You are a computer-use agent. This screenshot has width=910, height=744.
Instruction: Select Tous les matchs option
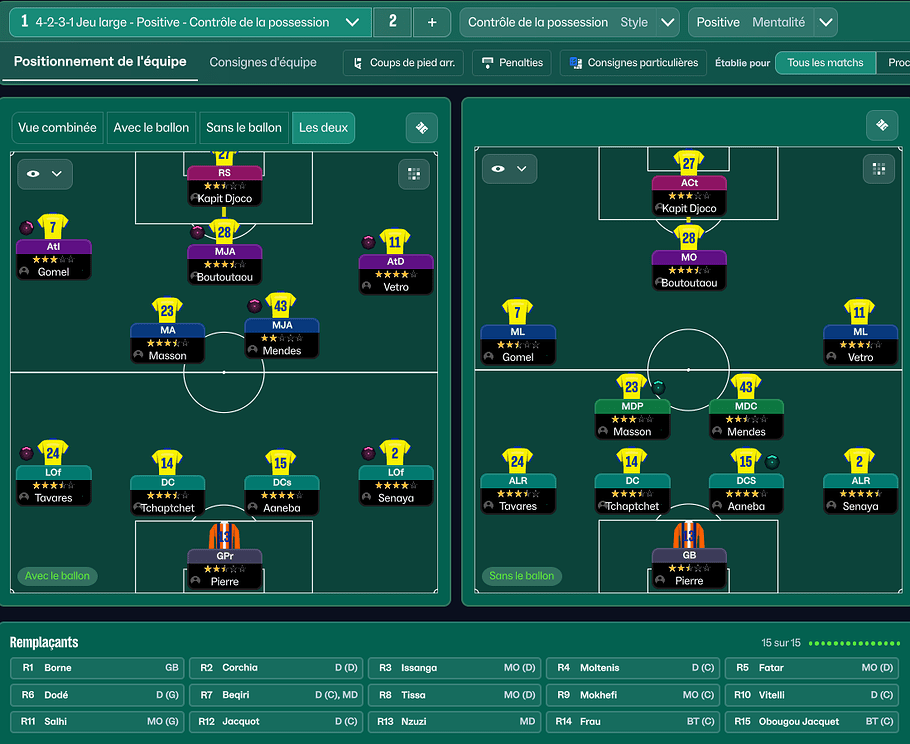pyautogui.click(x=824, y=63)
